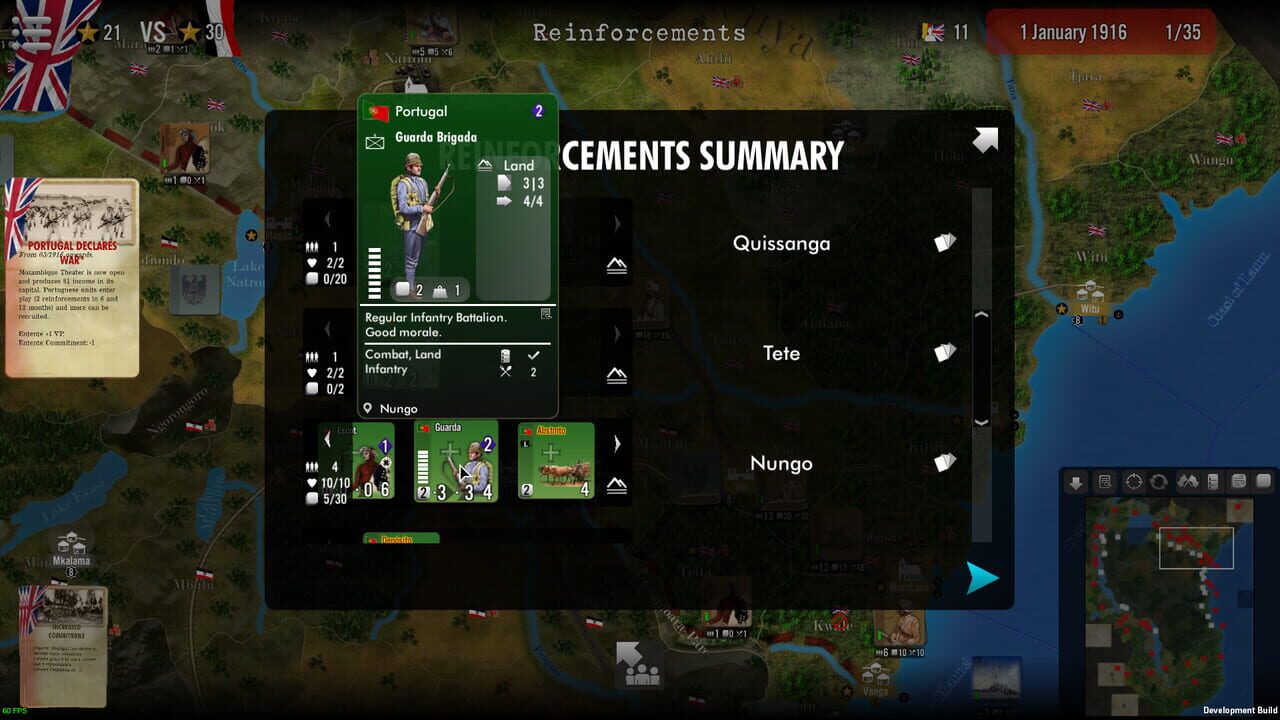Toggle the cards icon next to Quissanga

click(941, 242)
